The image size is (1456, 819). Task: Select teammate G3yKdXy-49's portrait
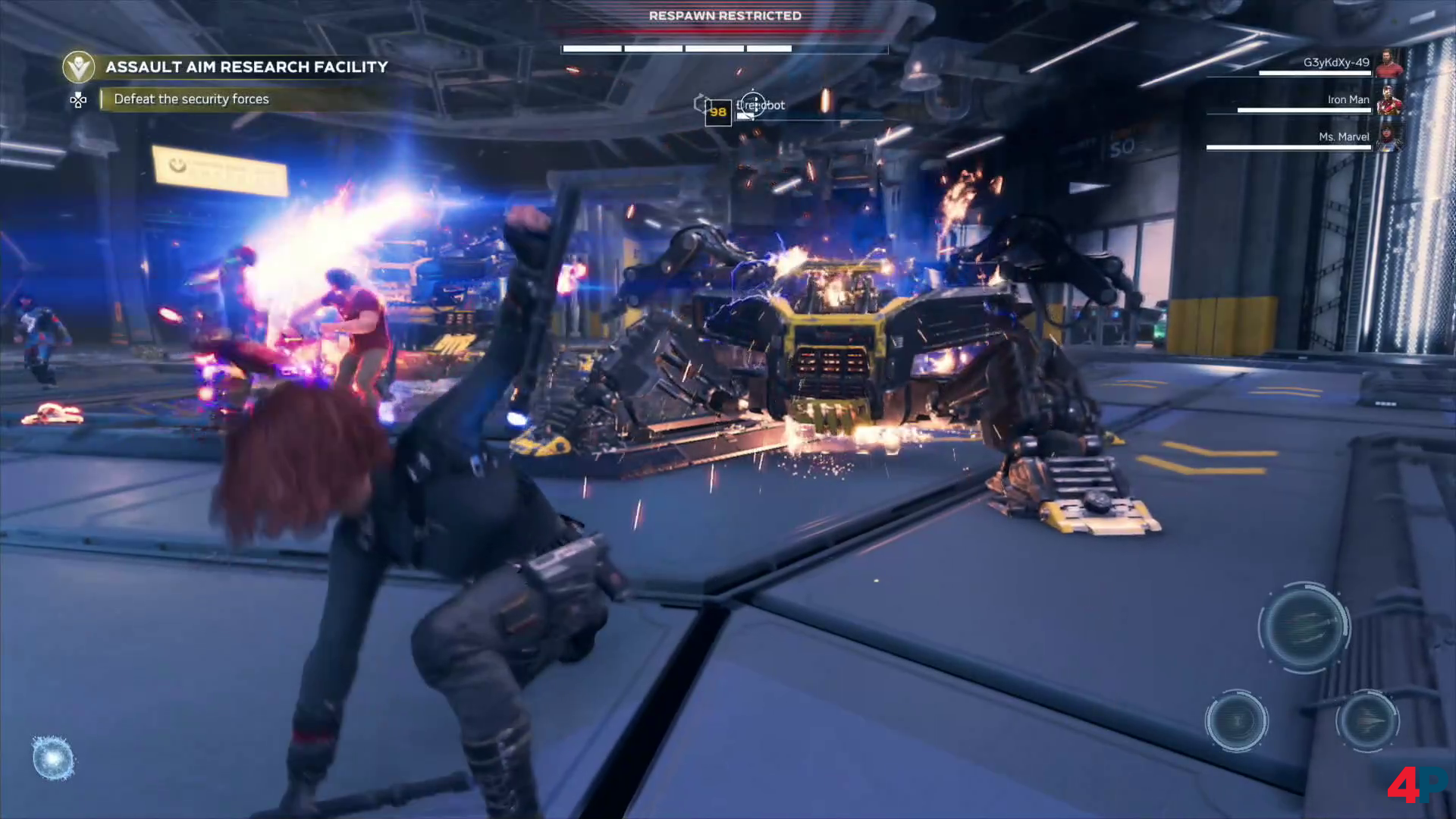[x=1389, y=64]
